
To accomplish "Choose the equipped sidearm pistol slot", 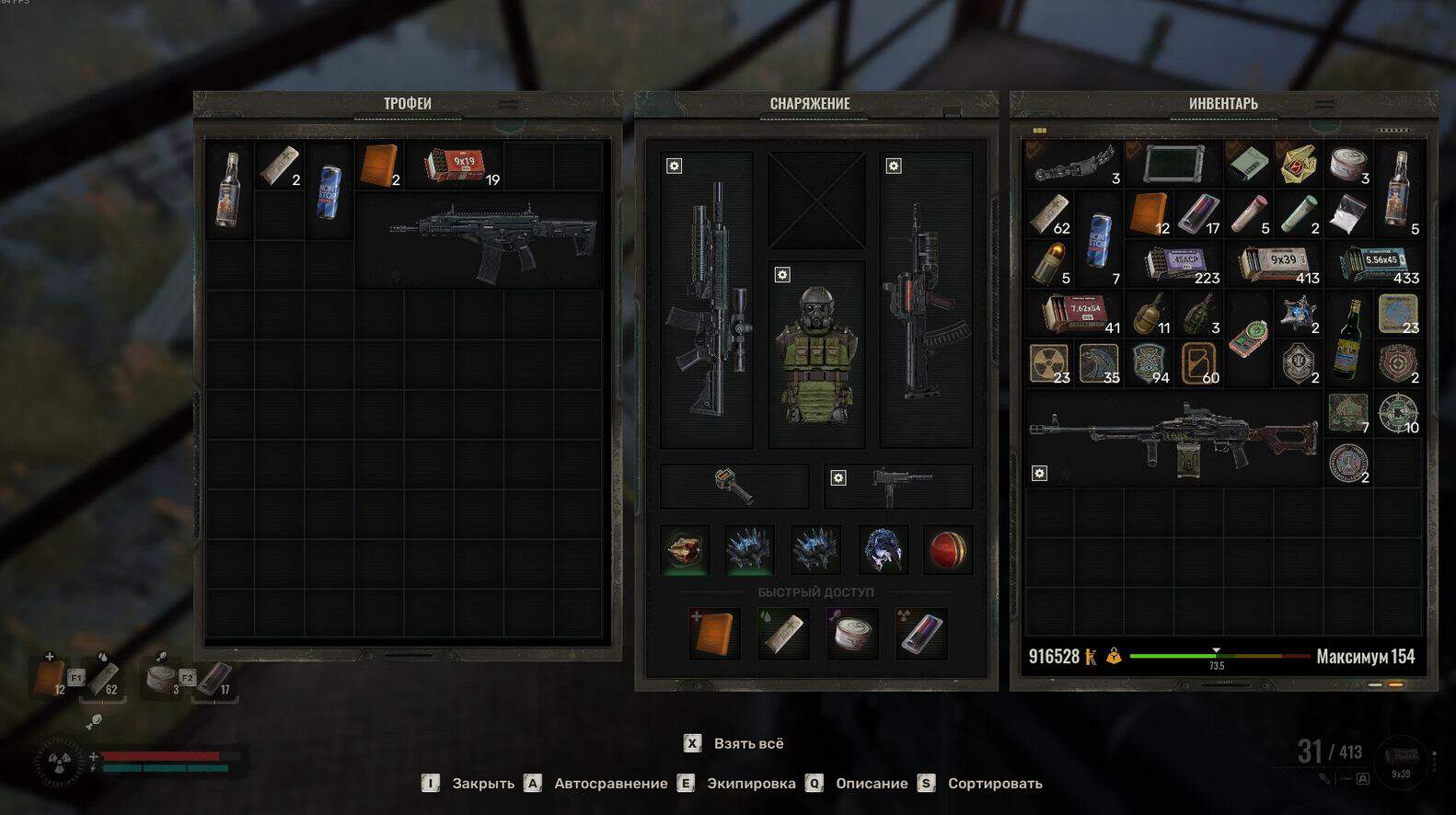I will pos(898,486).
